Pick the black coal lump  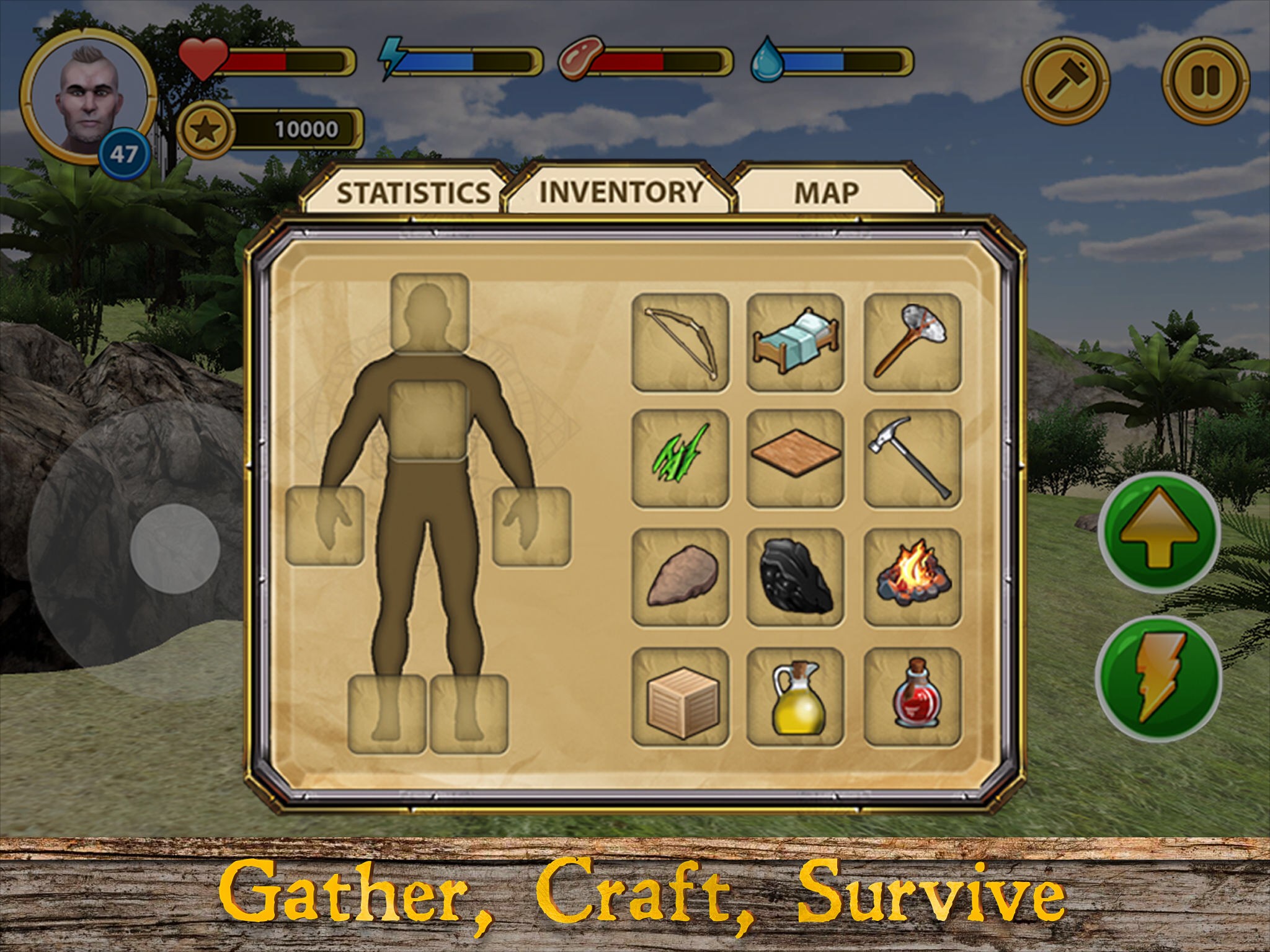click(x=795, y=576)
